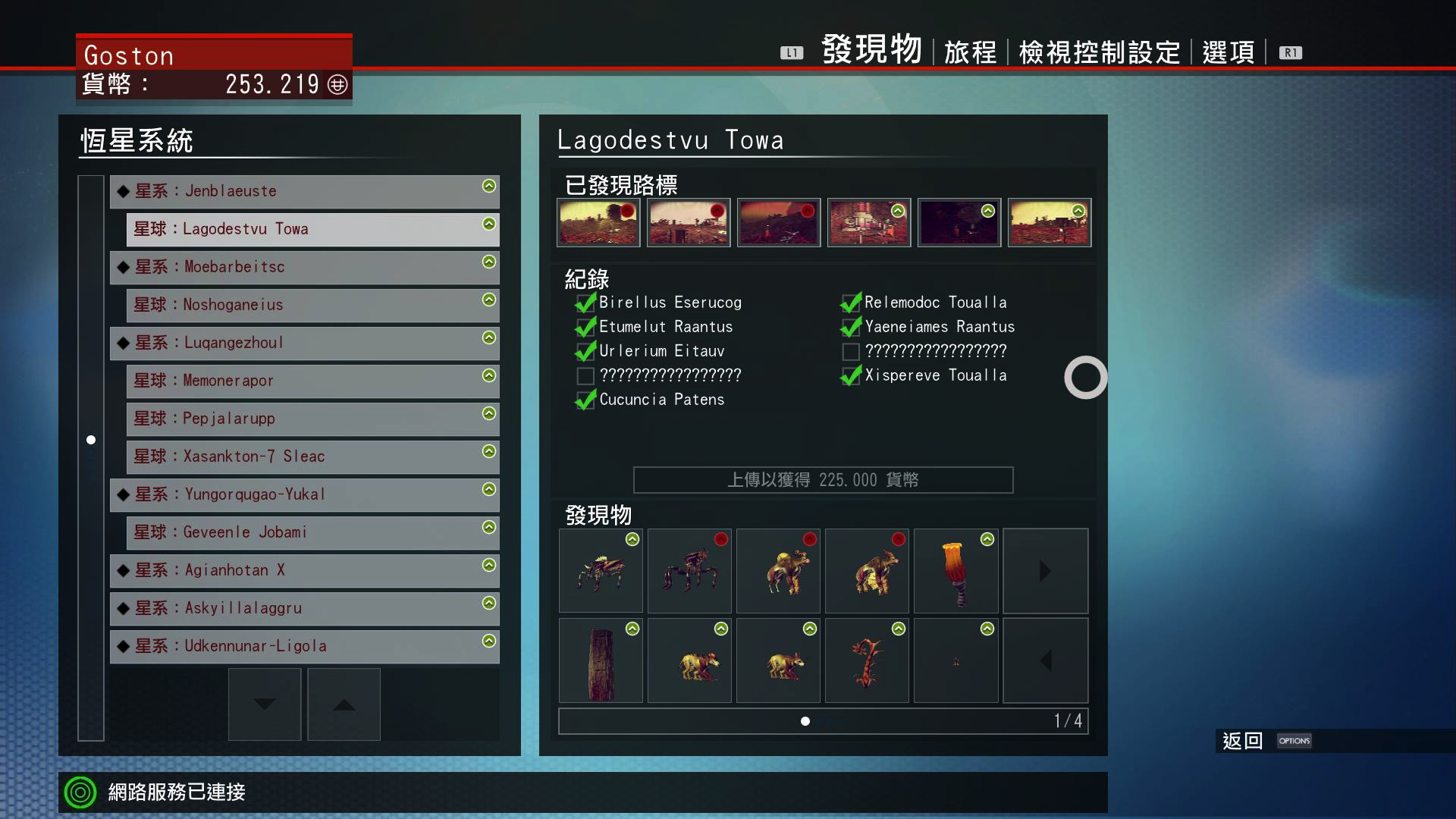
Task: Select star system Jenblaeuste
Action: (x=304, y=191)
